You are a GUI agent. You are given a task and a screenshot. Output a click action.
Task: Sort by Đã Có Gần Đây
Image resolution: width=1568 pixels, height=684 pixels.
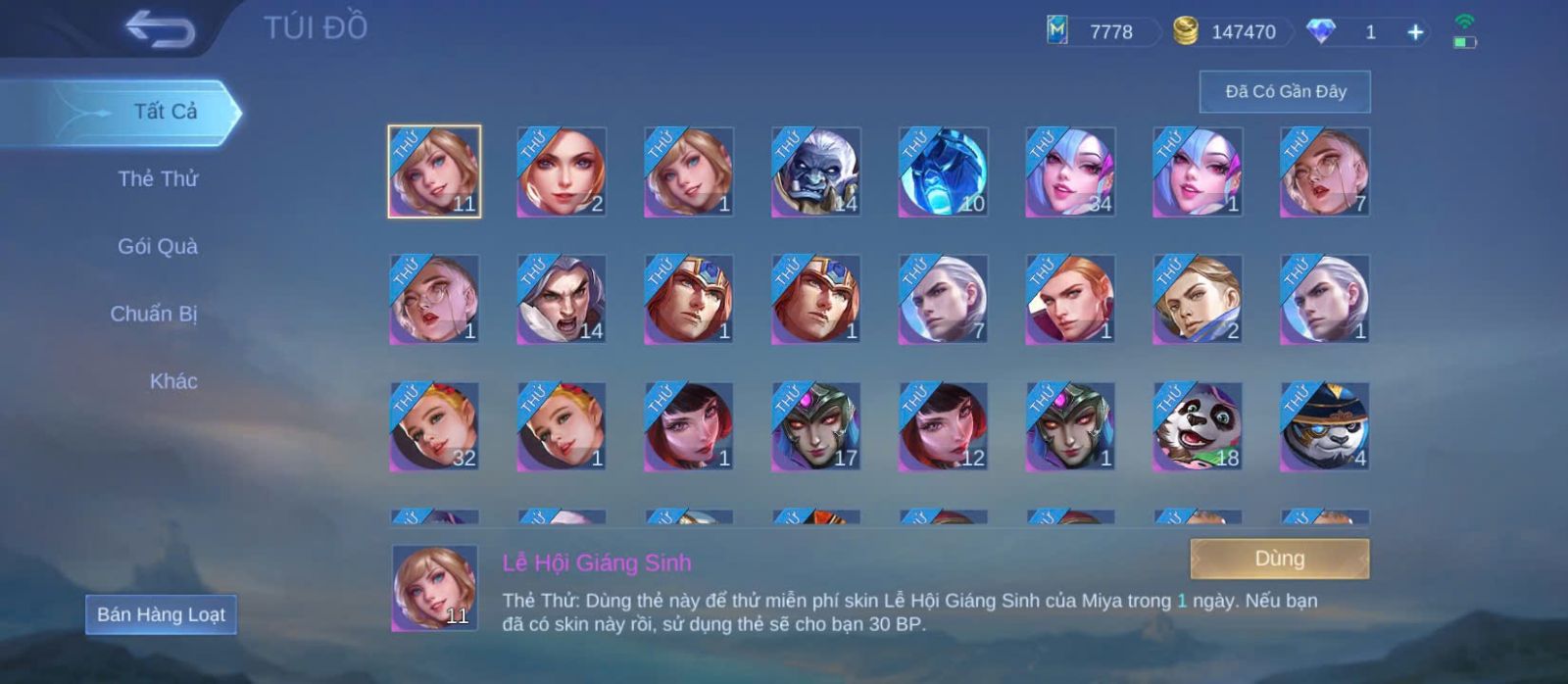(1285, 92)
